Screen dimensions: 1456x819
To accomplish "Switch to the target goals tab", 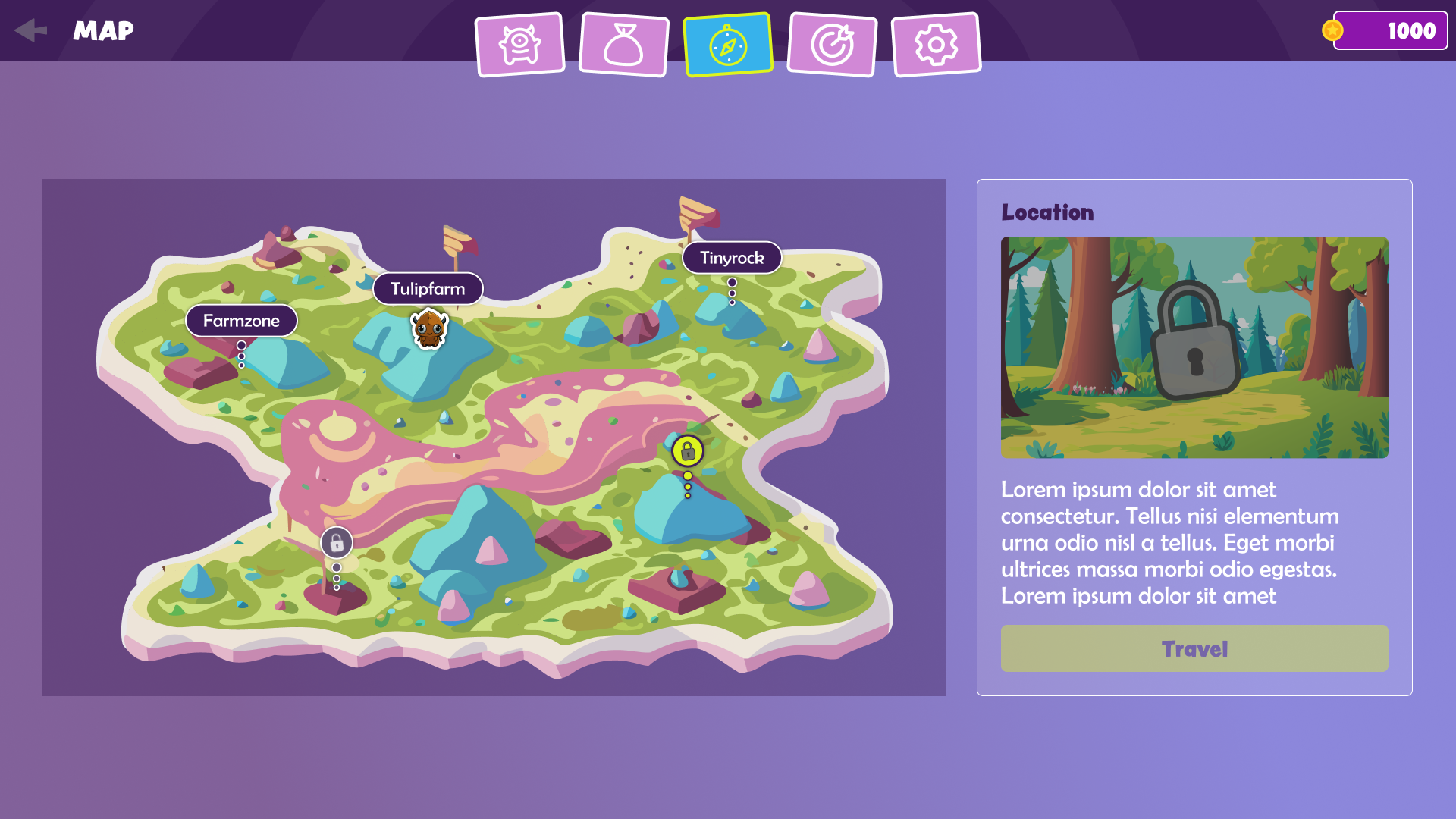I will pos(832,45).
